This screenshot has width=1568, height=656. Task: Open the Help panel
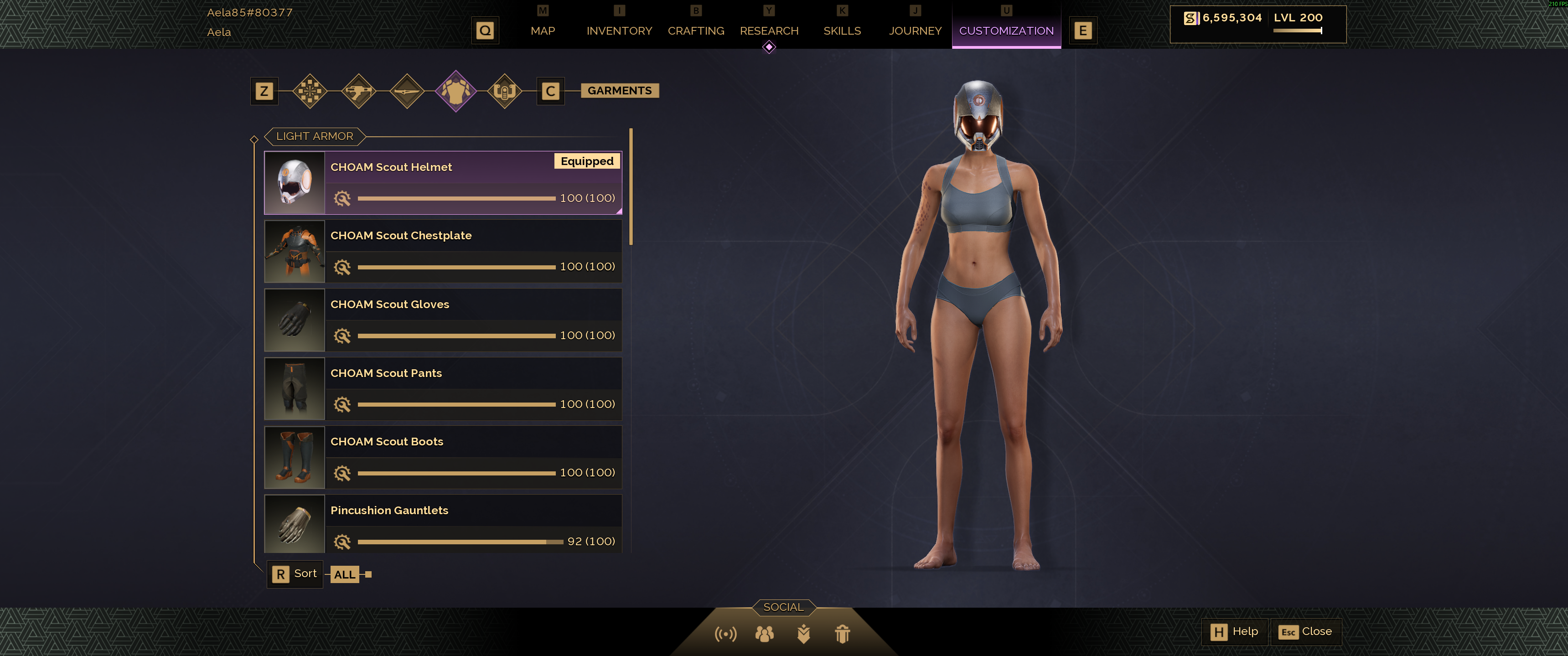[1234, 632]
